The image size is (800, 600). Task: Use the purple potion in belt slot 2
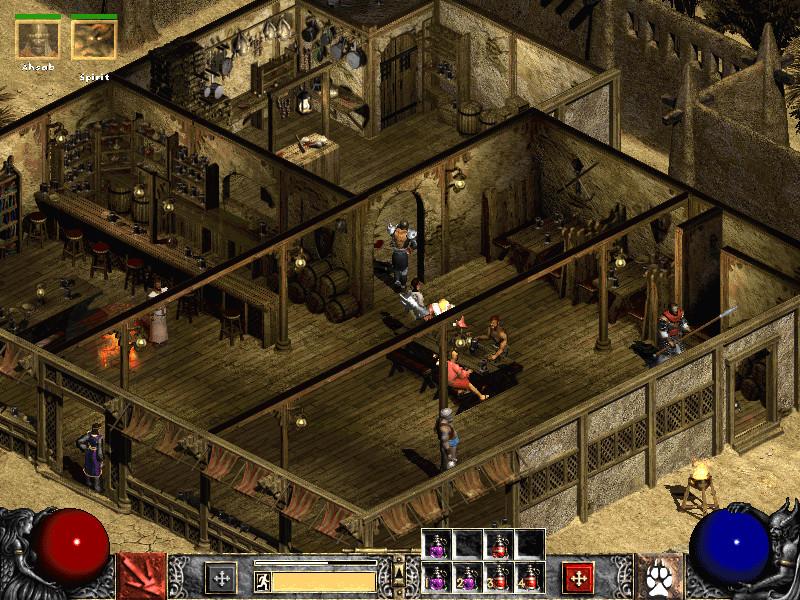tap(468, 576)
